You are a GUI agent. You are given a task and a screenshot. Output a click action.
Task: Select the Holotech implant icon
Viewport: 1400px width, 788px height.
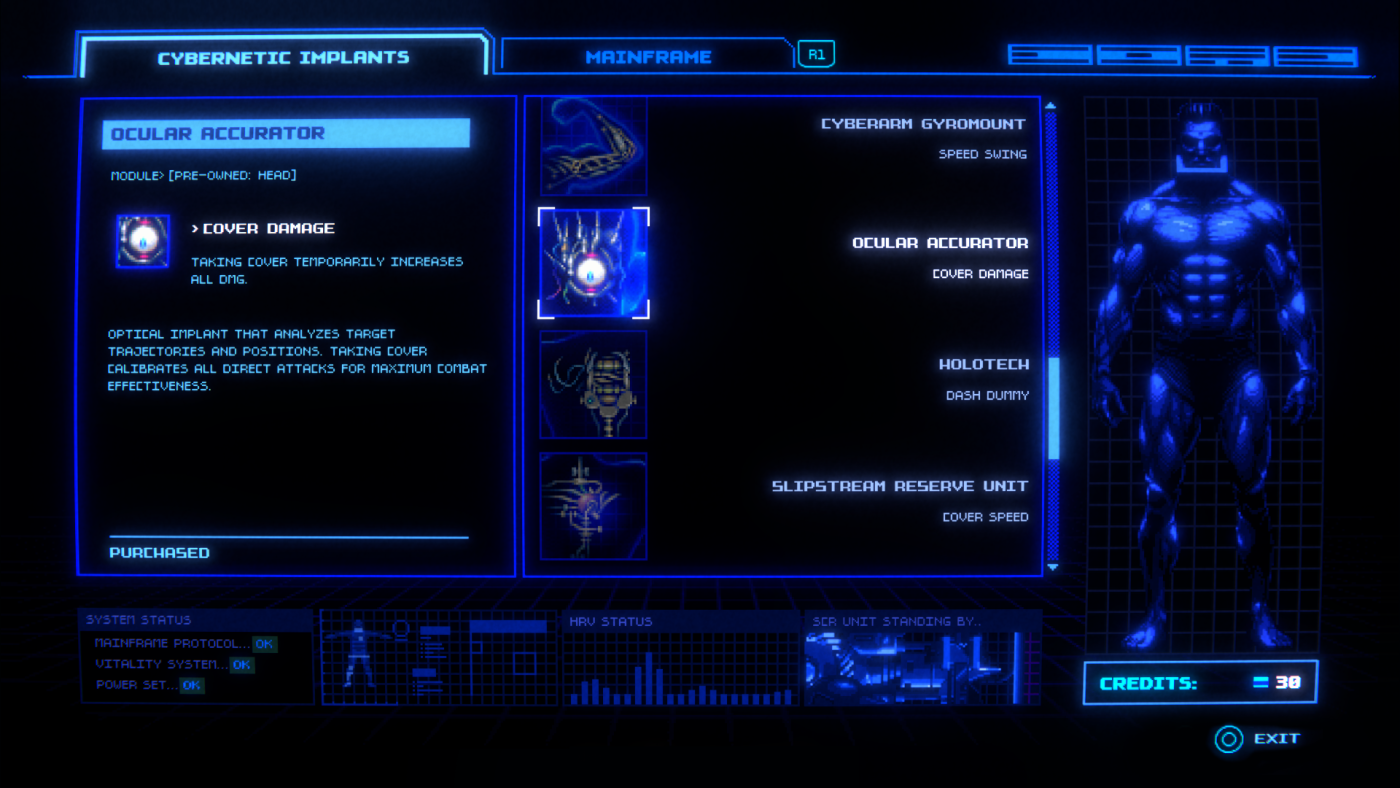click(593, 384)
